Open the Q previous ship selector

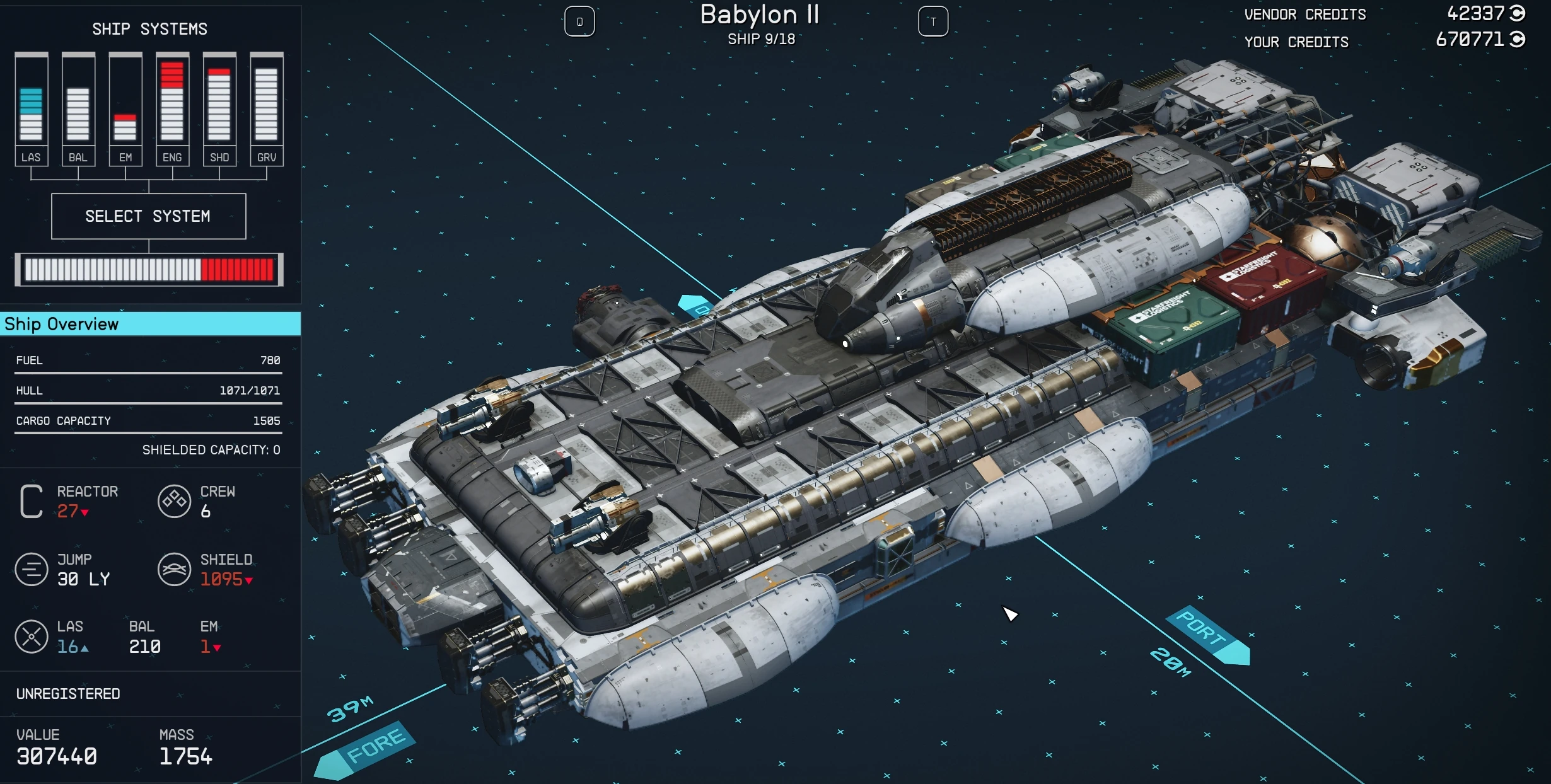[x=579, y=21]
